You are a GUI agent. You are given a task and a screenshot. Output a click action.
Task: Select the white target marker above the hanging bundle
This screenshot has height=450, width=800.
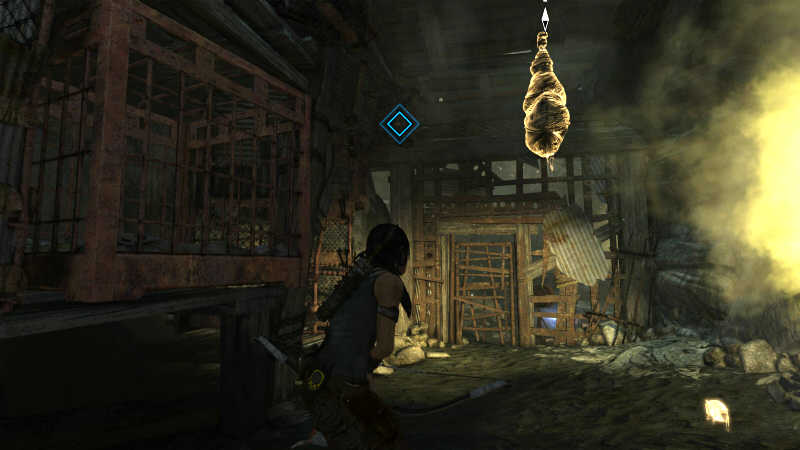tap(545, 17)
